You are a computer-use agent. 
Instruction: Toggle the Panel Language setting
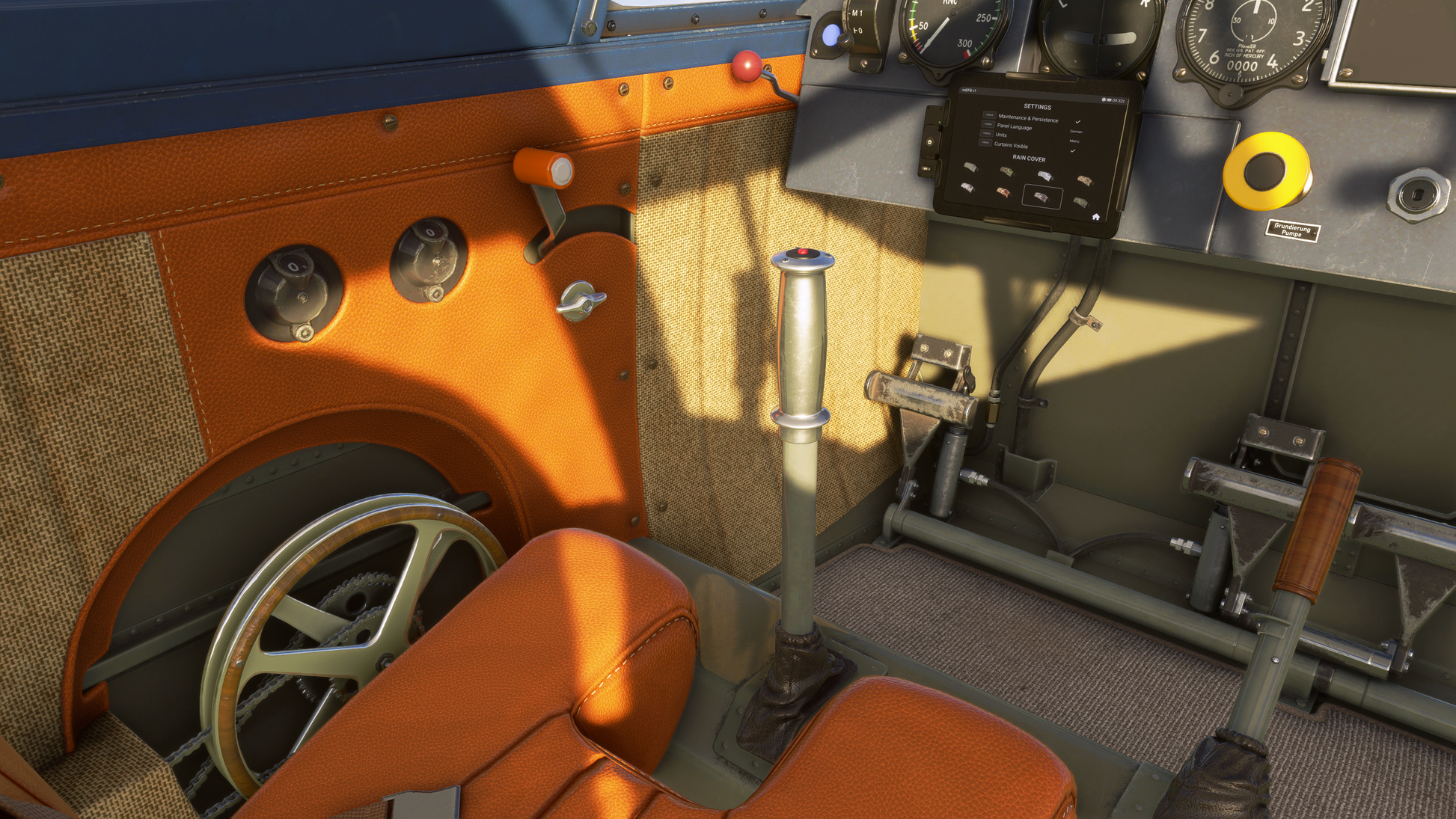pyautogui.click(x=988, y=124)
